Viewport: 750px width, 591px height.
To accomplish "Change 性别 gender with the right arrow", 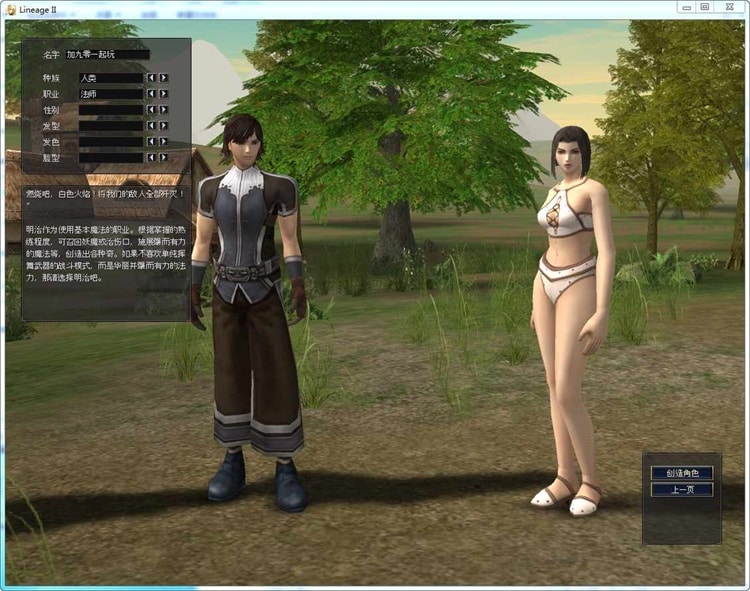I will click(164, 110).
